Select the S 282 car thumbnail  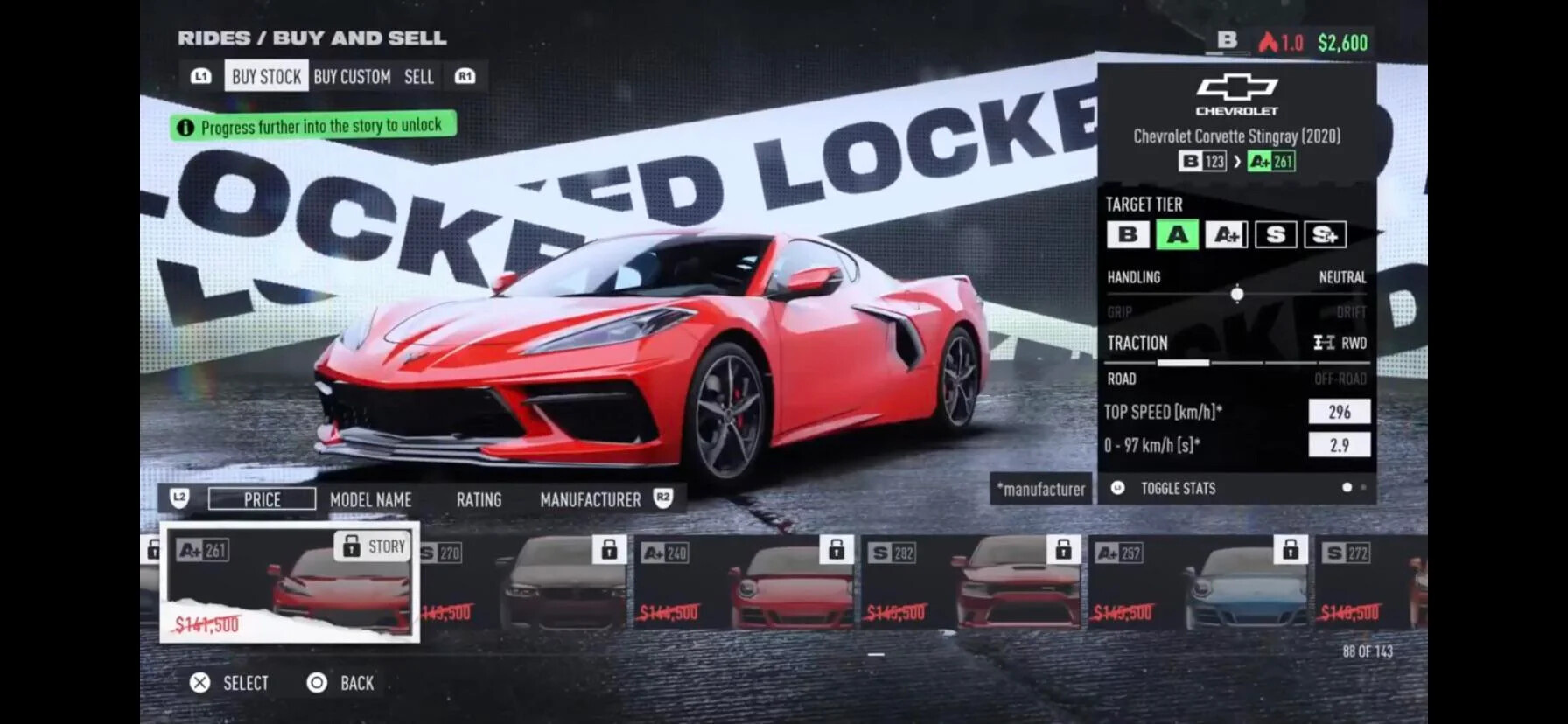973,582
